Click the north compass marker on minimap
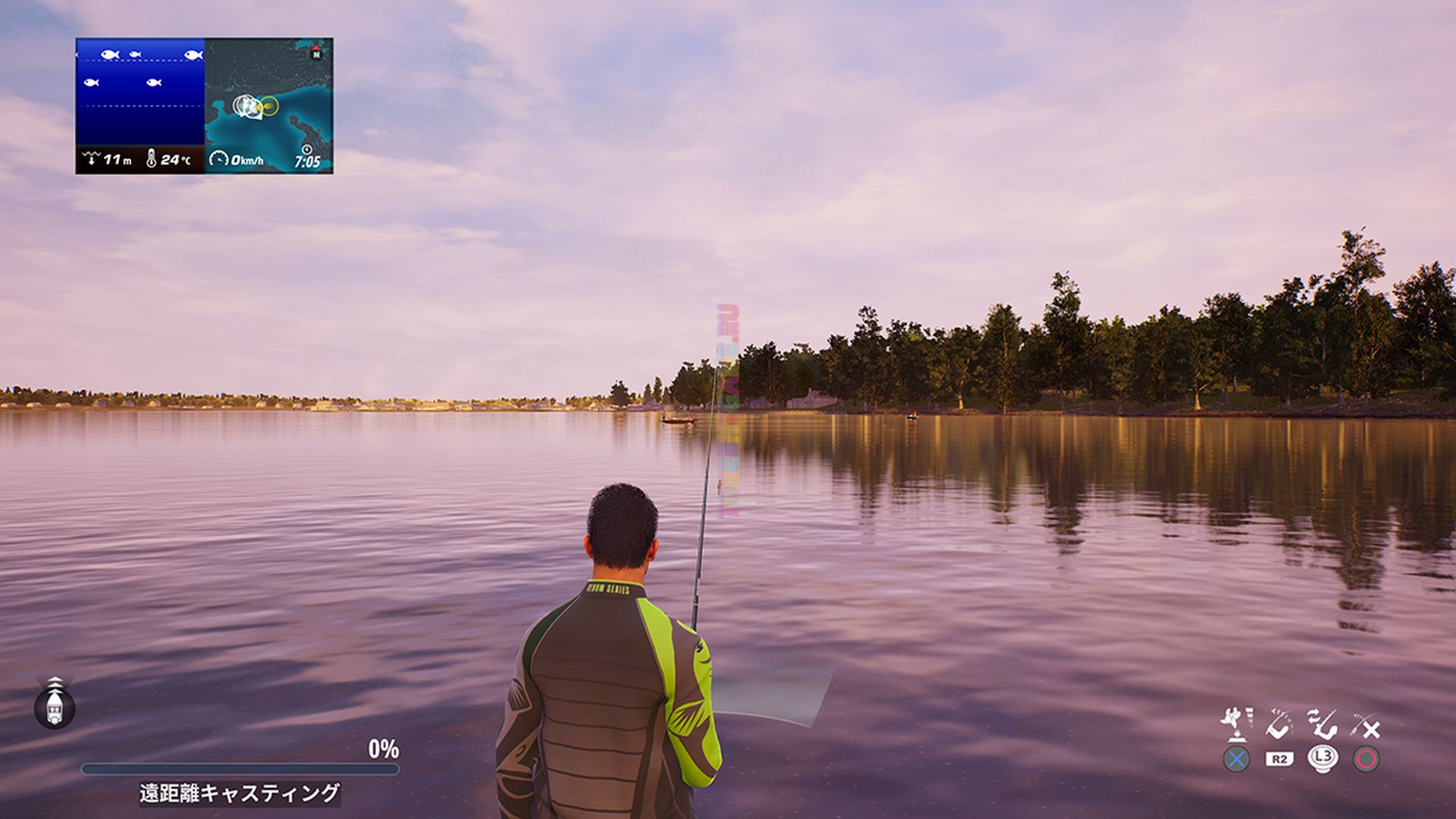The image size is (1456, 819). click(316, 53)
